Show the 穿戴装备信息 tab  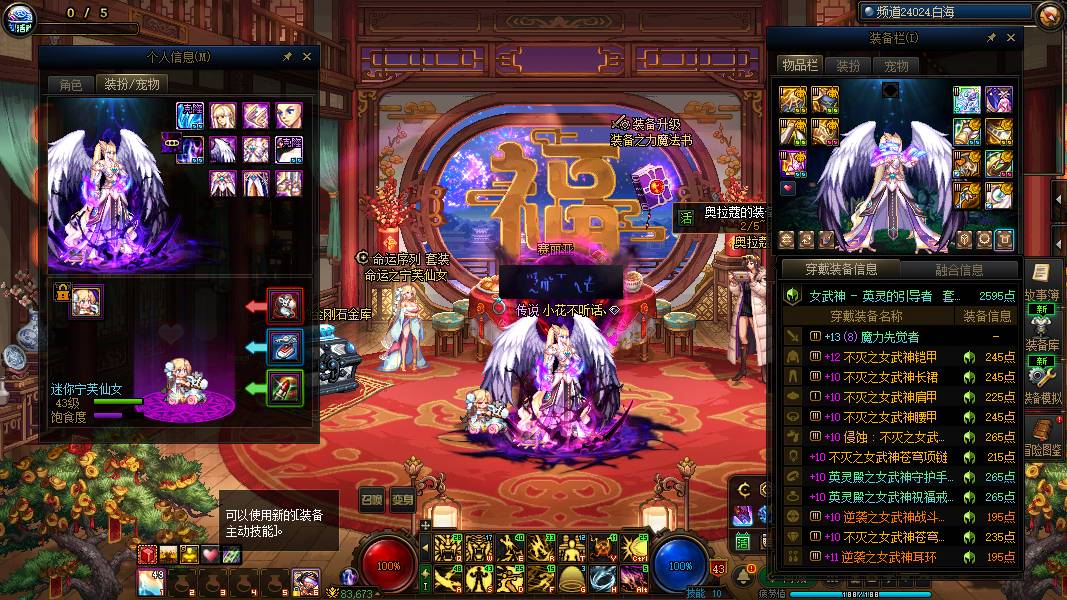pos(843,269)
